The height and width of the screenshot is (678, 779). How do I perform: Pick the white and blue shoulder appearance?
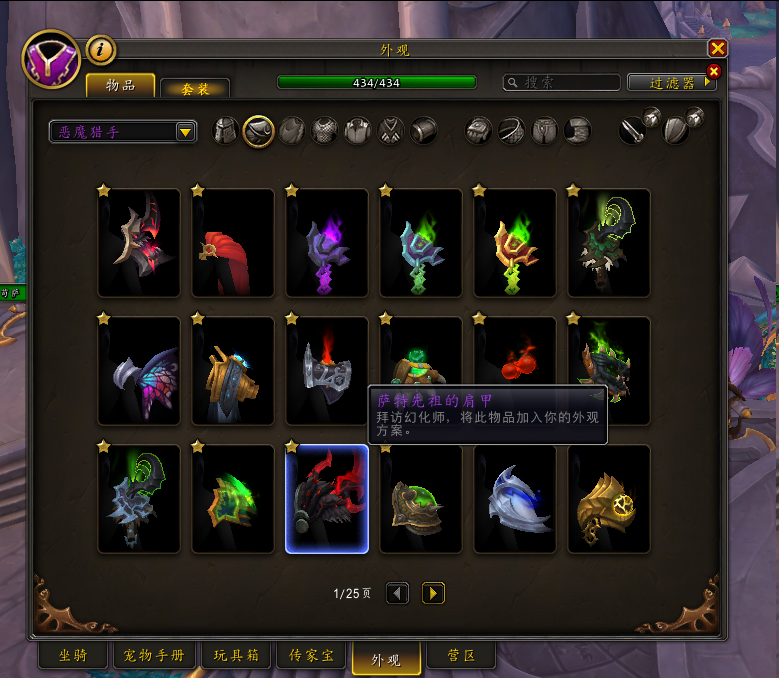click(x=515, y=499)
